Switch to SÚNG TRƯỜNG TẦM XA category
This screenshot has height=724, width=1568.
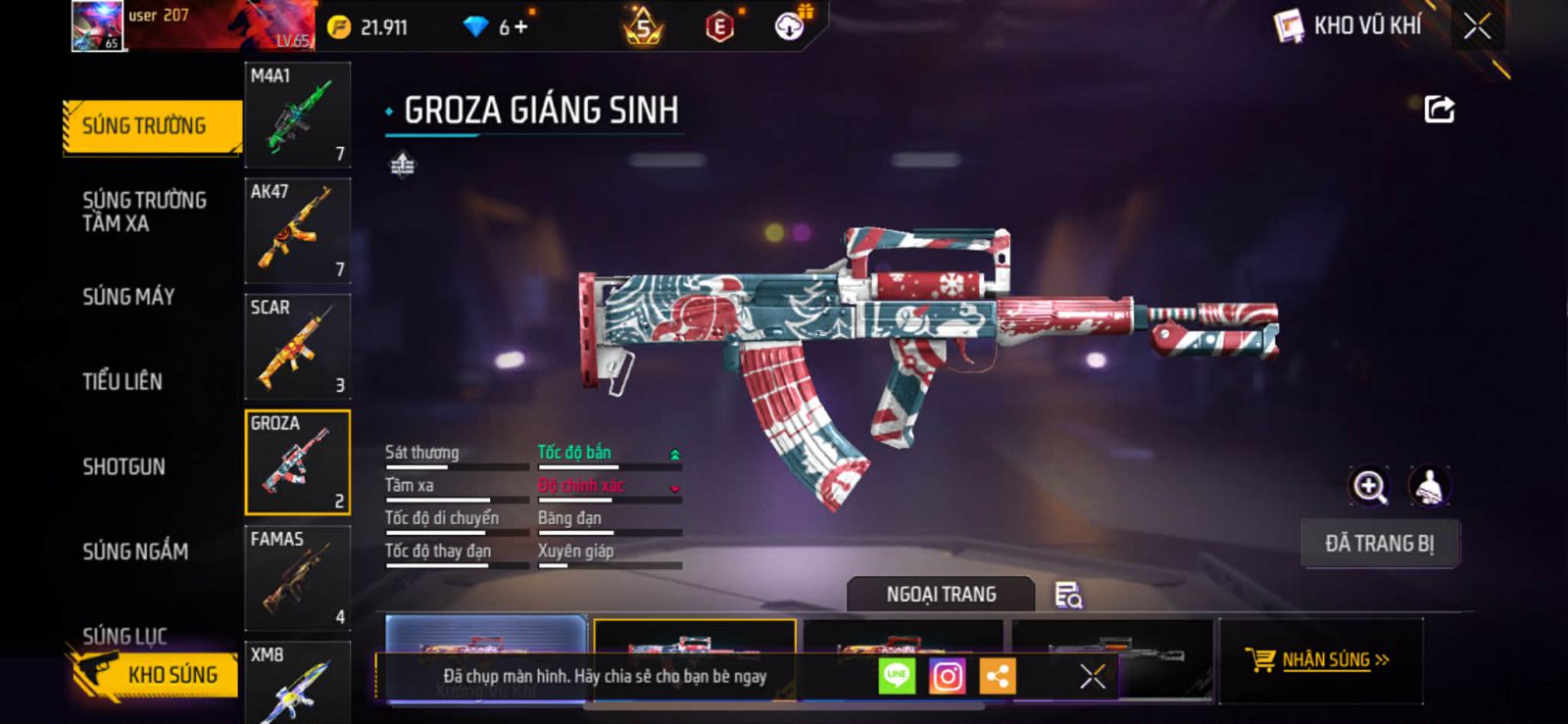click(144, 212)
